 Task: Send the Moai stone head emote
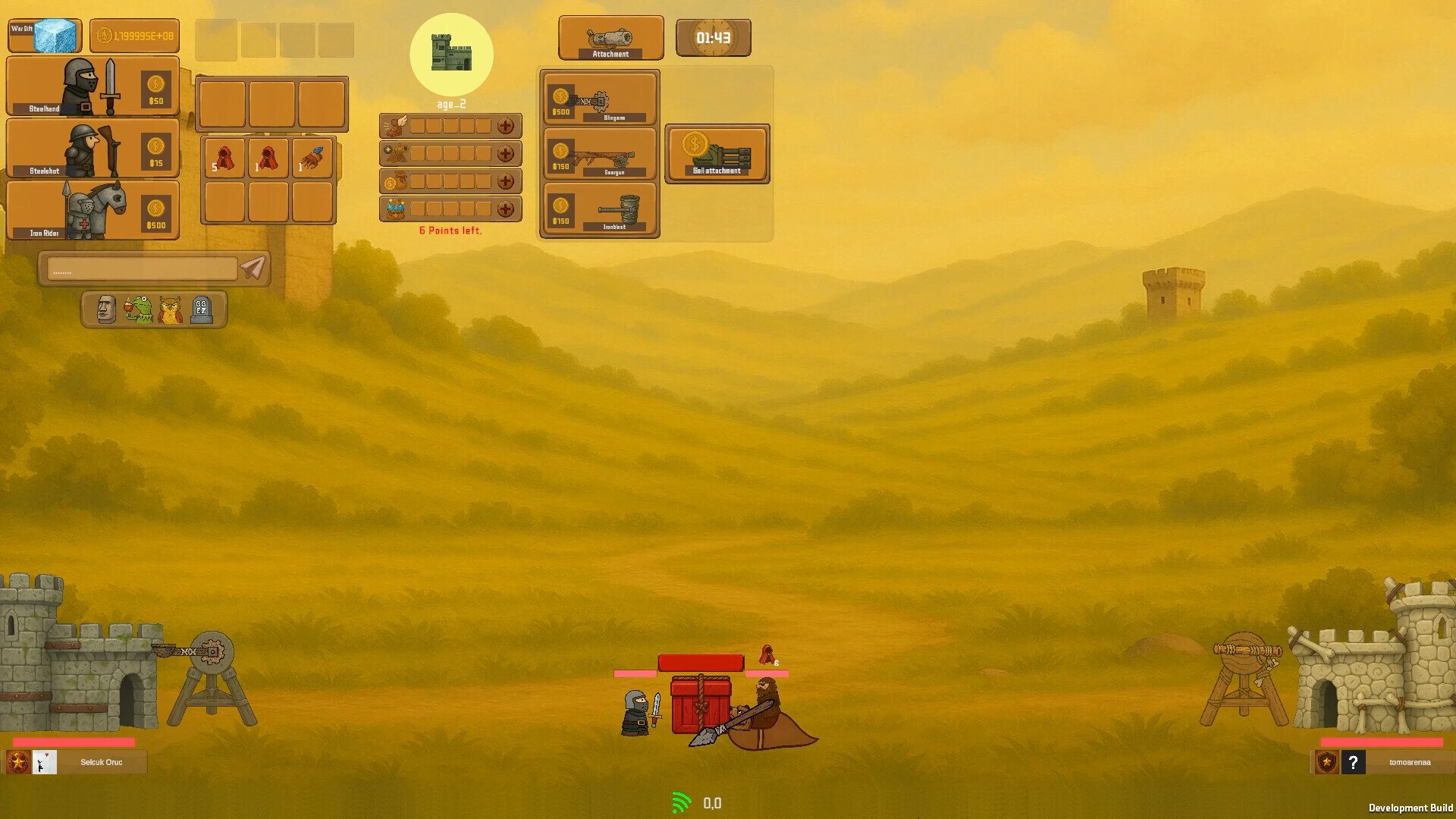point(107,309)
